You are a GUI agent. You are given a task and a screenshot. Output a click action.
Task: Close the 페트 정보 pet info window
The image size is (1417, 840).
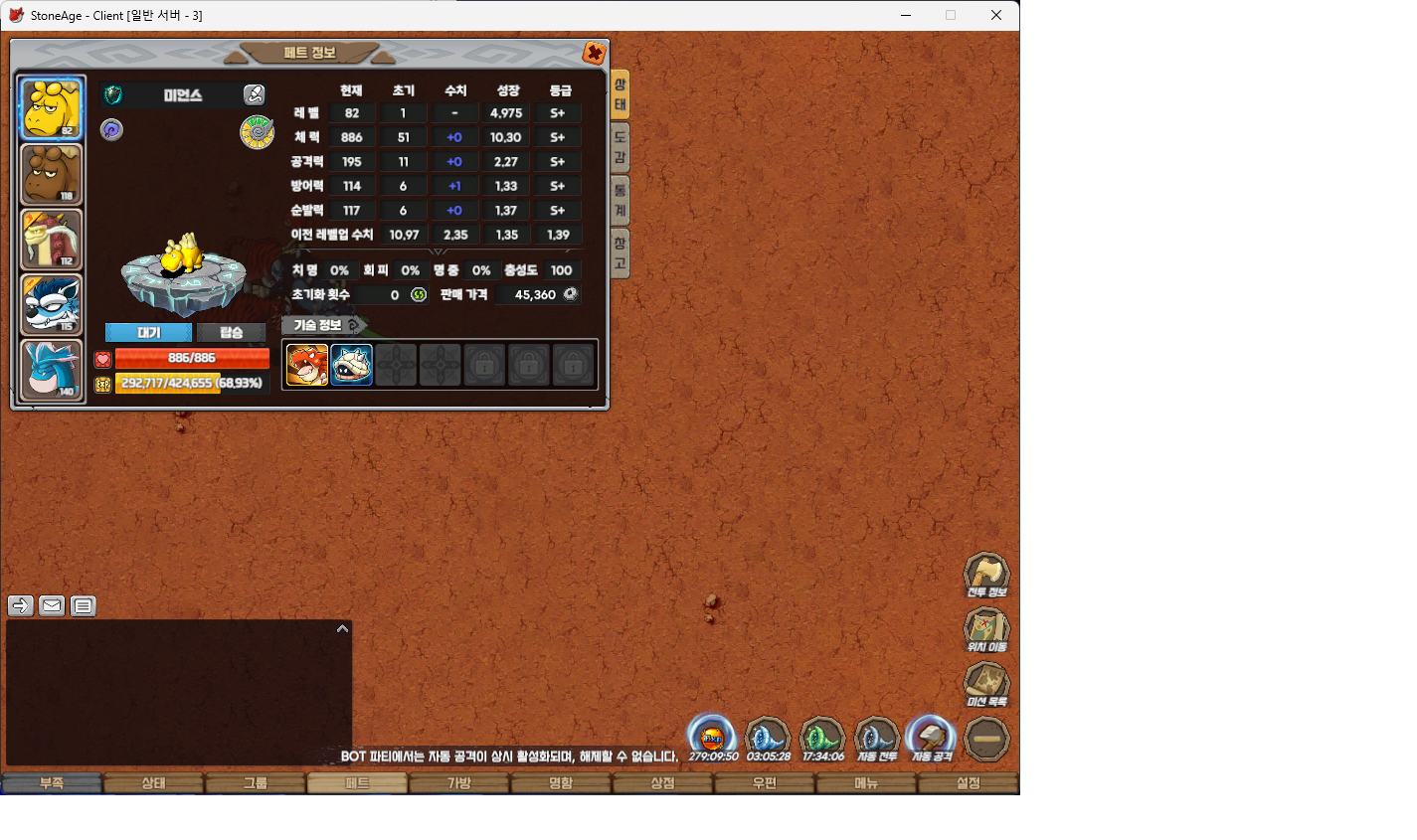(x=594, y=53)
